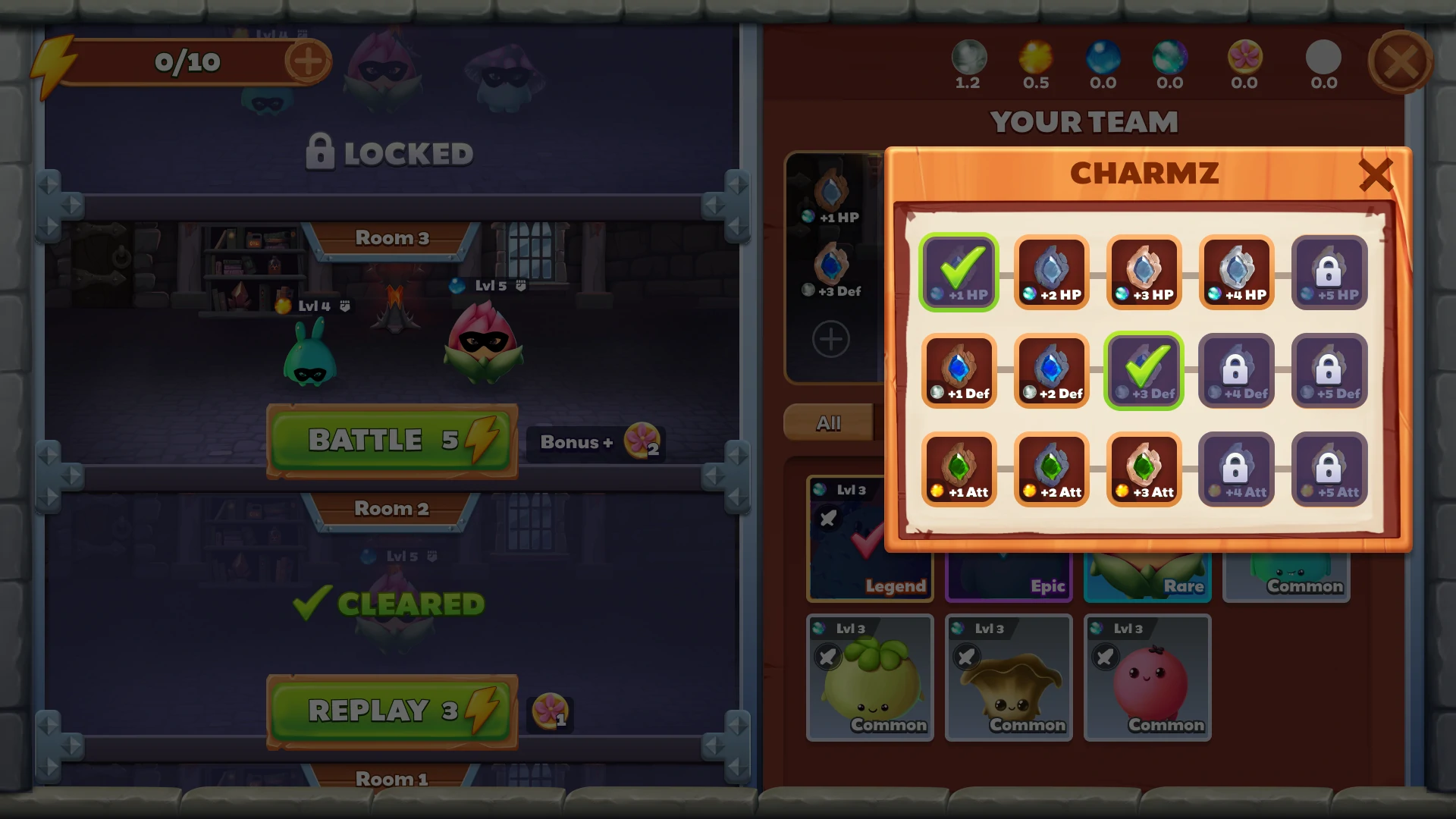Viewport: 1456px width, 819px height.
Task: Choose the +3 Att charm
Action: [1144, 470]
